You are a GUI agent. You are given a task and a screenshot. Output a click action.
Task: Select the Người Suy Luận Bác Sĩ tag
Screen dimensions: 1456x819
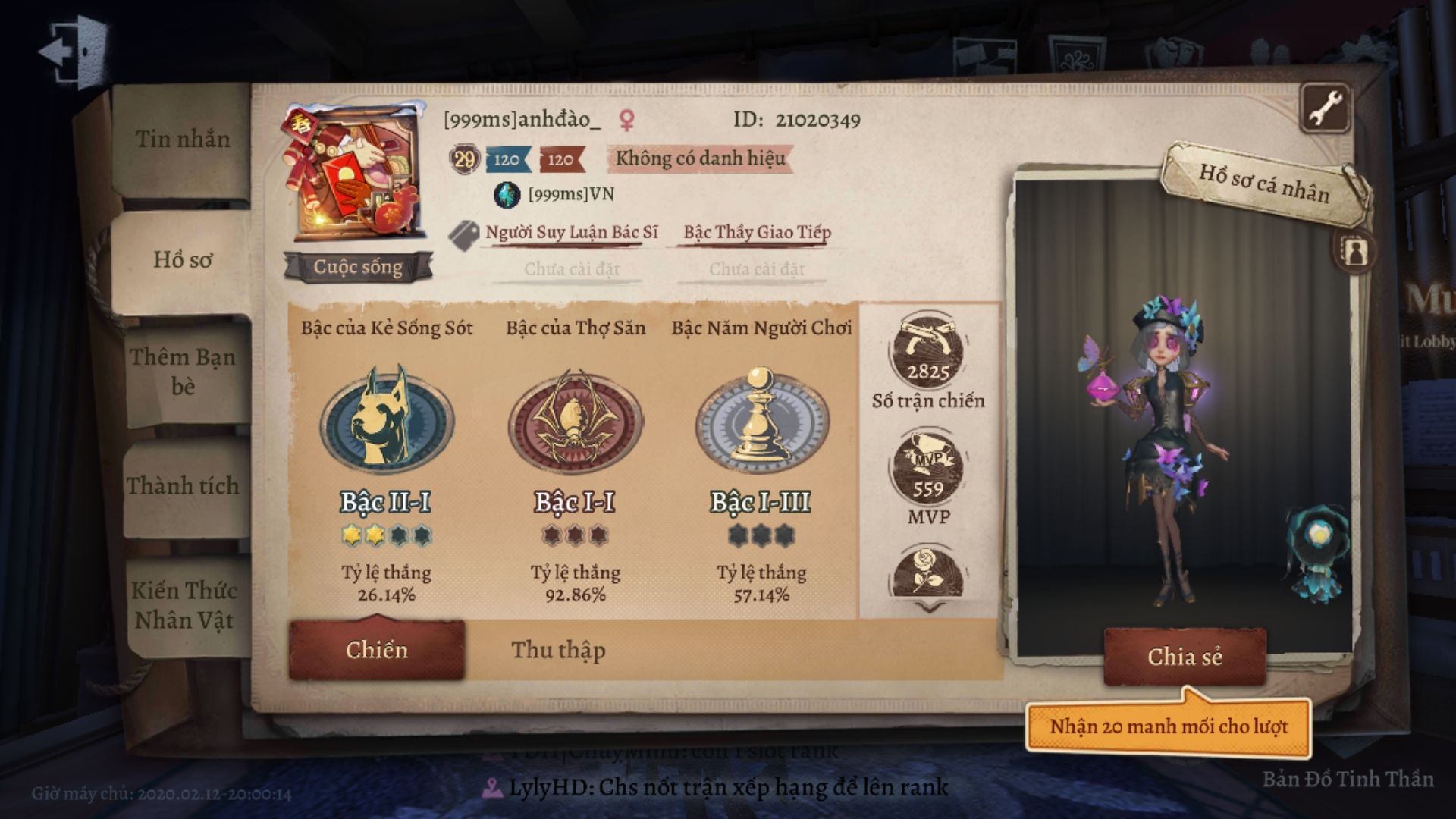coord(571,233)
